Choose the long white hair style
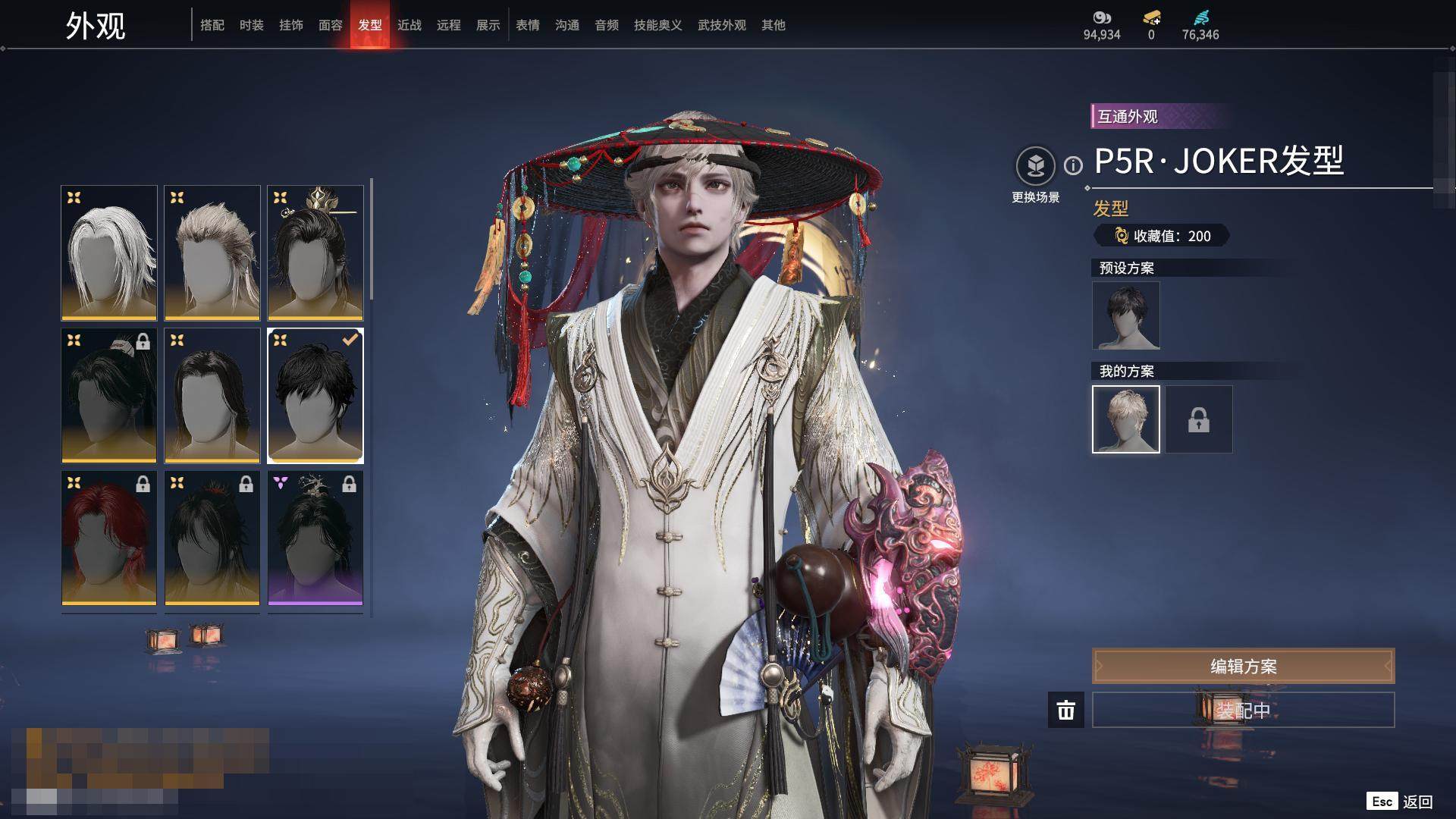The width and height of the screenshot is (1456, 819). click(x=109, y=253)
